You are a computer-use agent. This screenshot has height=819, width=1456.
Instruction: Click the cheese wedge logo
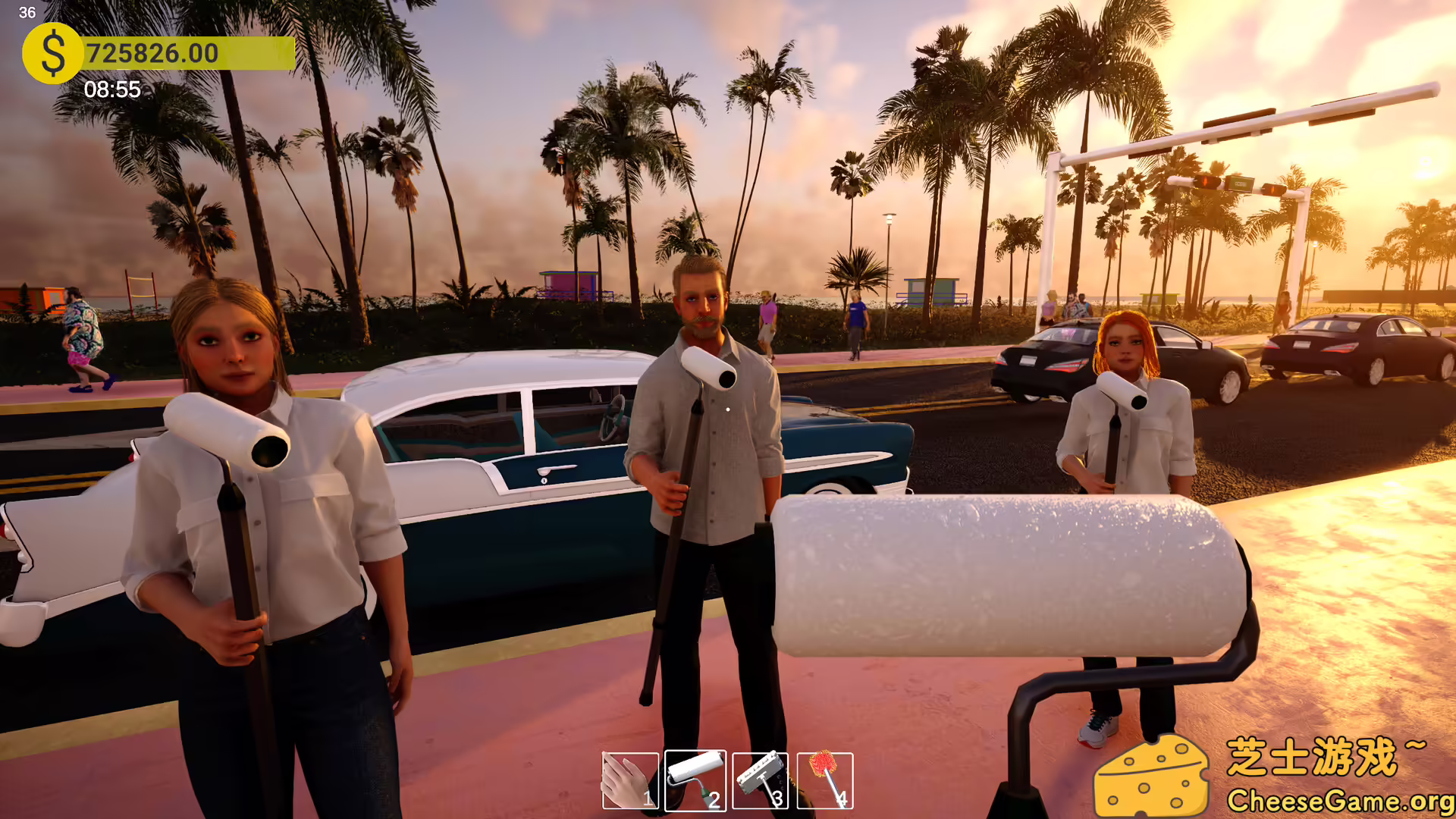pyautogui.click(x=1155, y=776)
